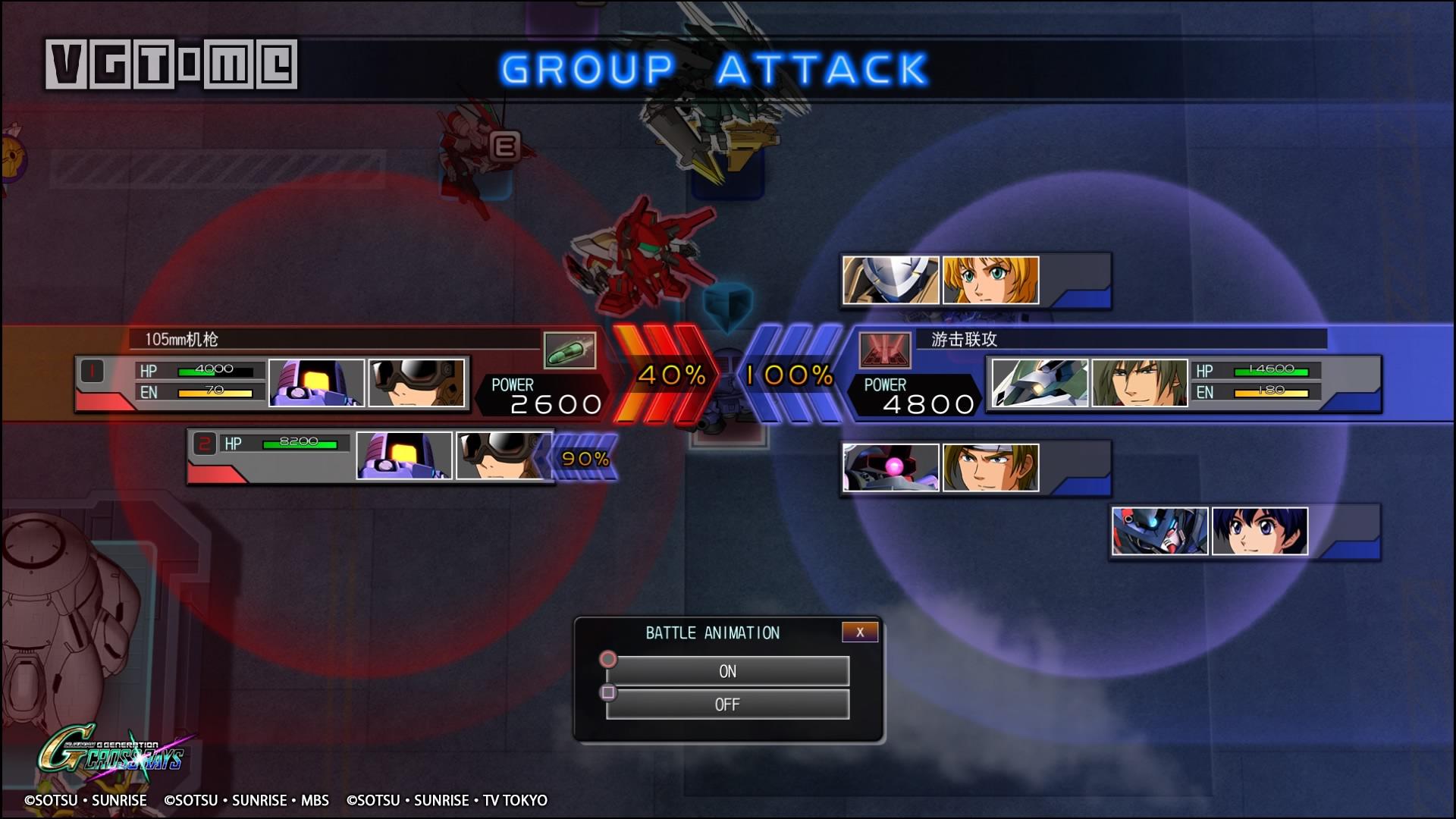Screen dimensions: 1456x819
Task: Select enemy unit 2 with 8200 HP
Action: tap(370, 457)
